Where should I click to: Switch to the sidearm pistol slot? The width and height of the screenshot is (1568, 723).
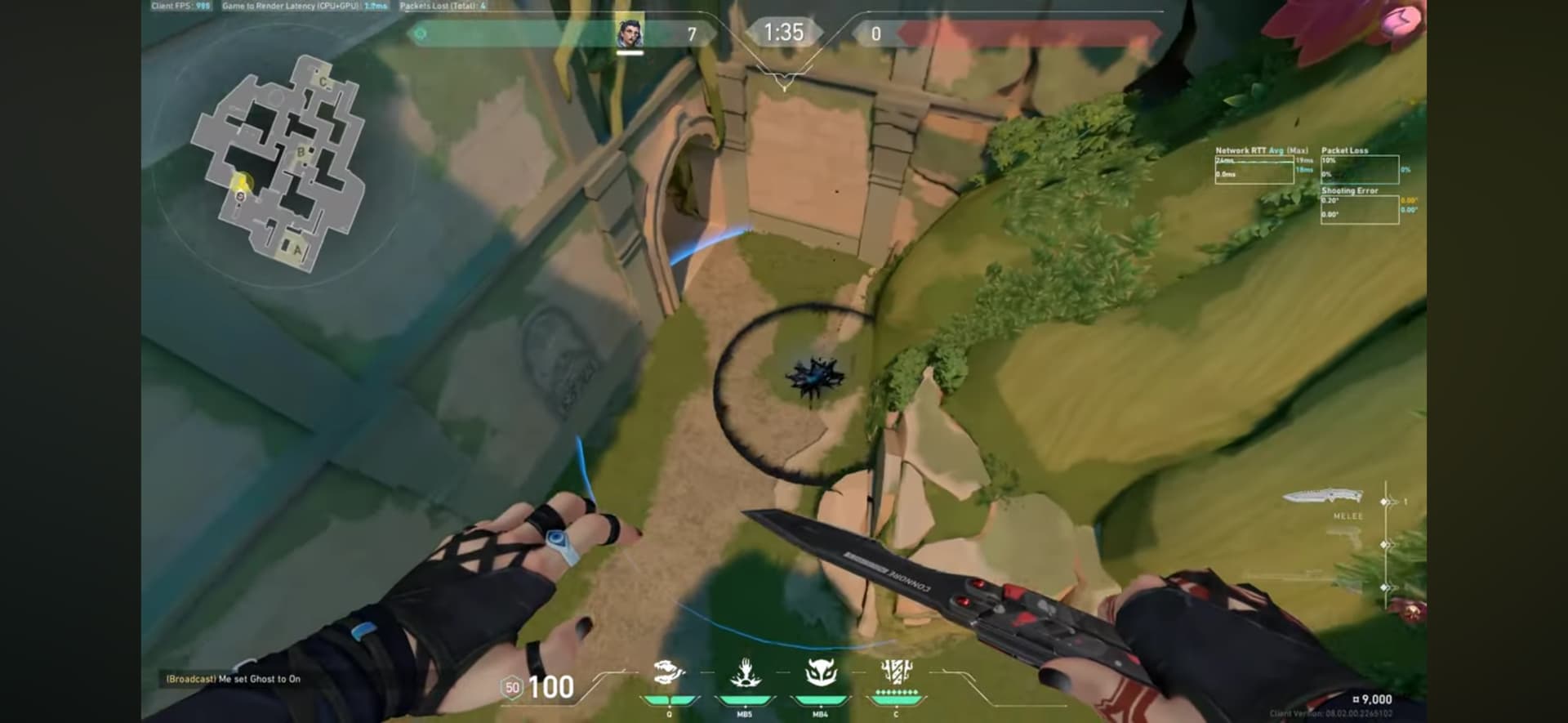click(1343, 538)
